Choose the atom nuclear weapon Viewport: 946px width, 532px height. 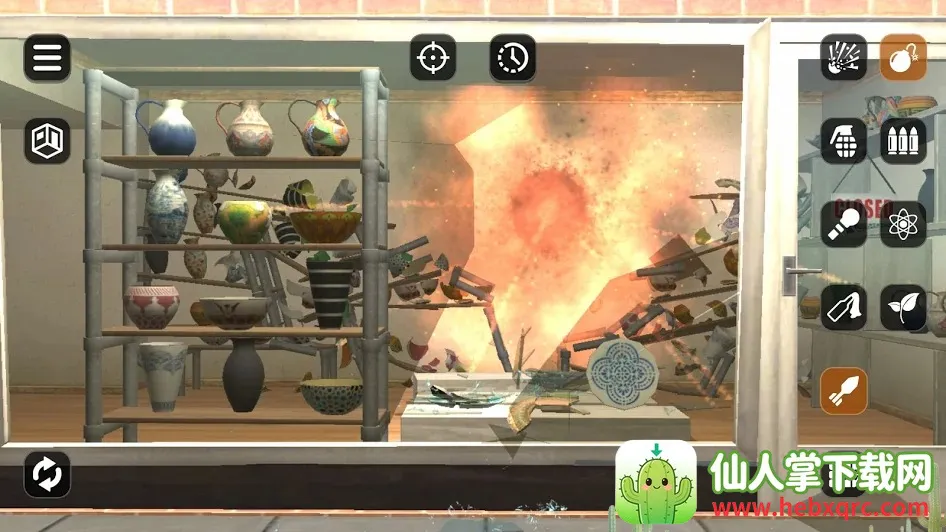coord(903,224)
